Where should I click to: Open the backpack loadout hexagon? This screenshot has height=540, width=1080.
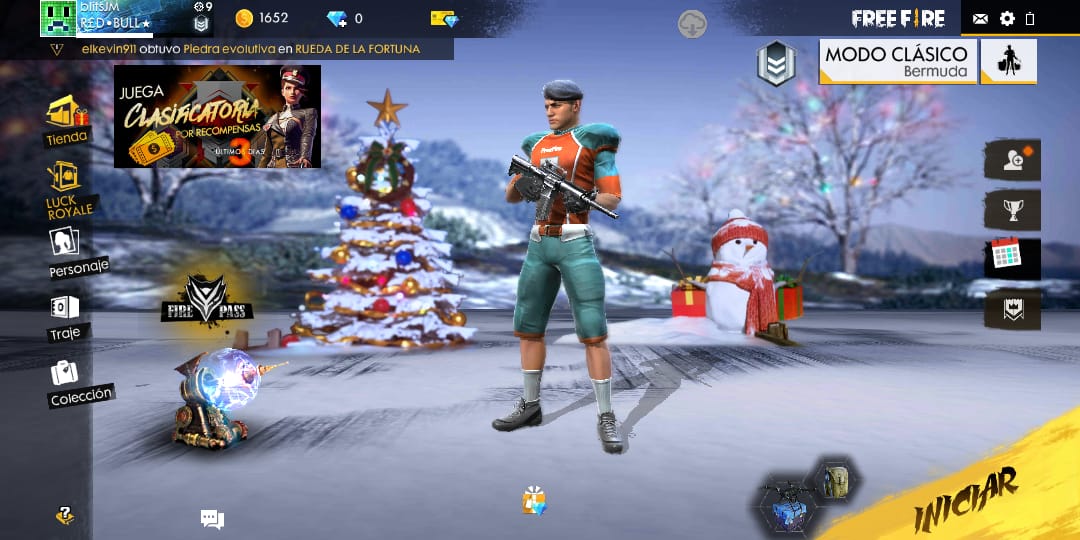click(834, 482)
